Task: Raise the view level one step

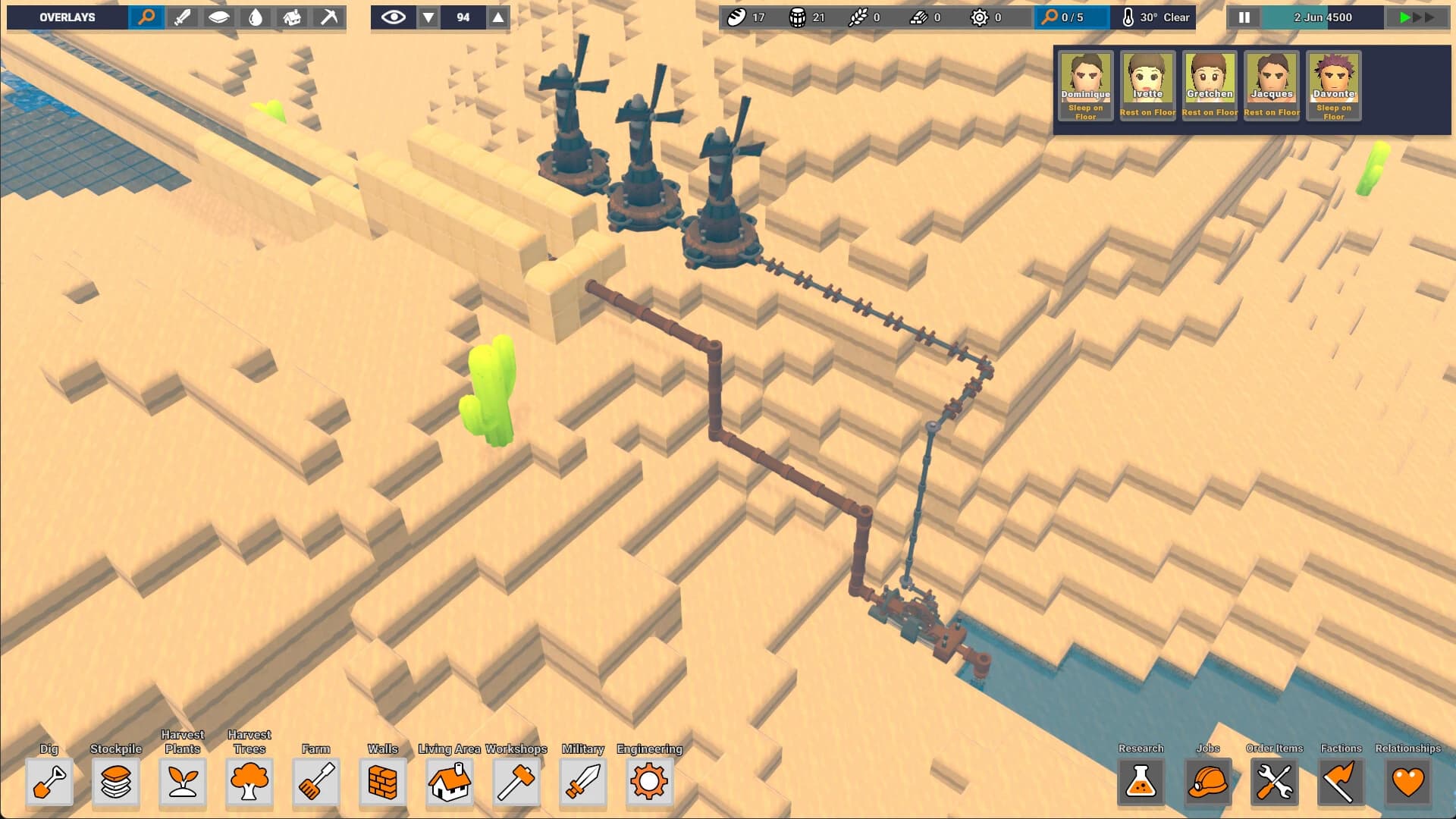Action: [499, 15]
